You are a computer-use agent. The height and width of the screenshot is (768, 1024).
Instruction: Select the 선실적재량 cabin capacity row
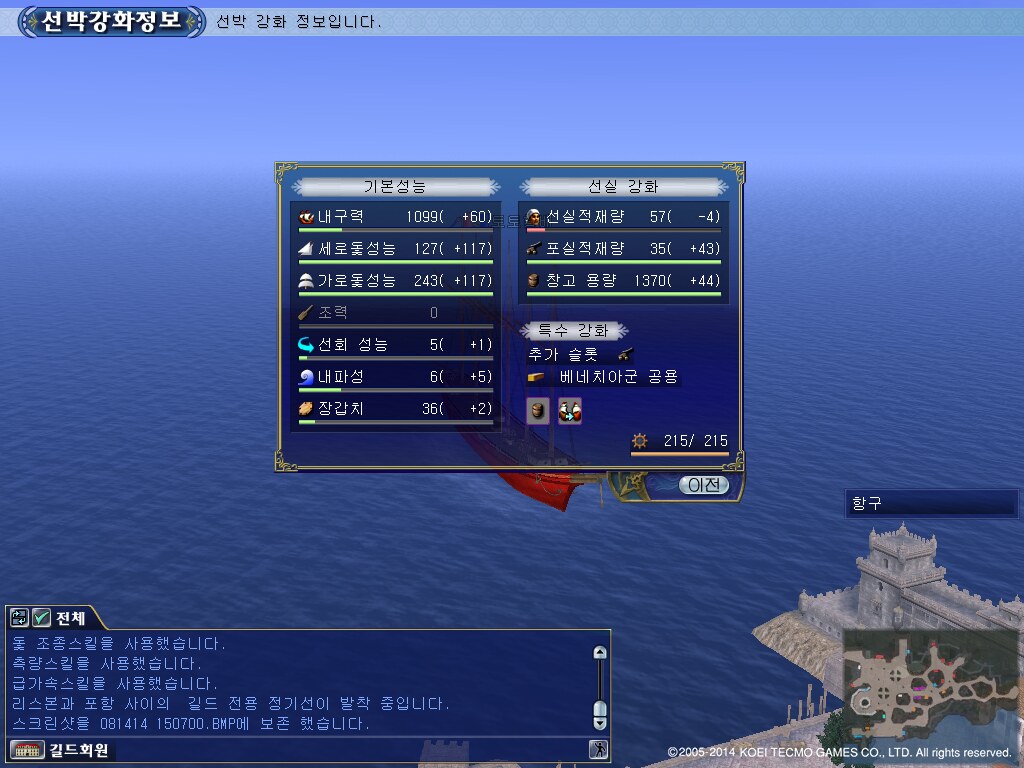[624, 217]
